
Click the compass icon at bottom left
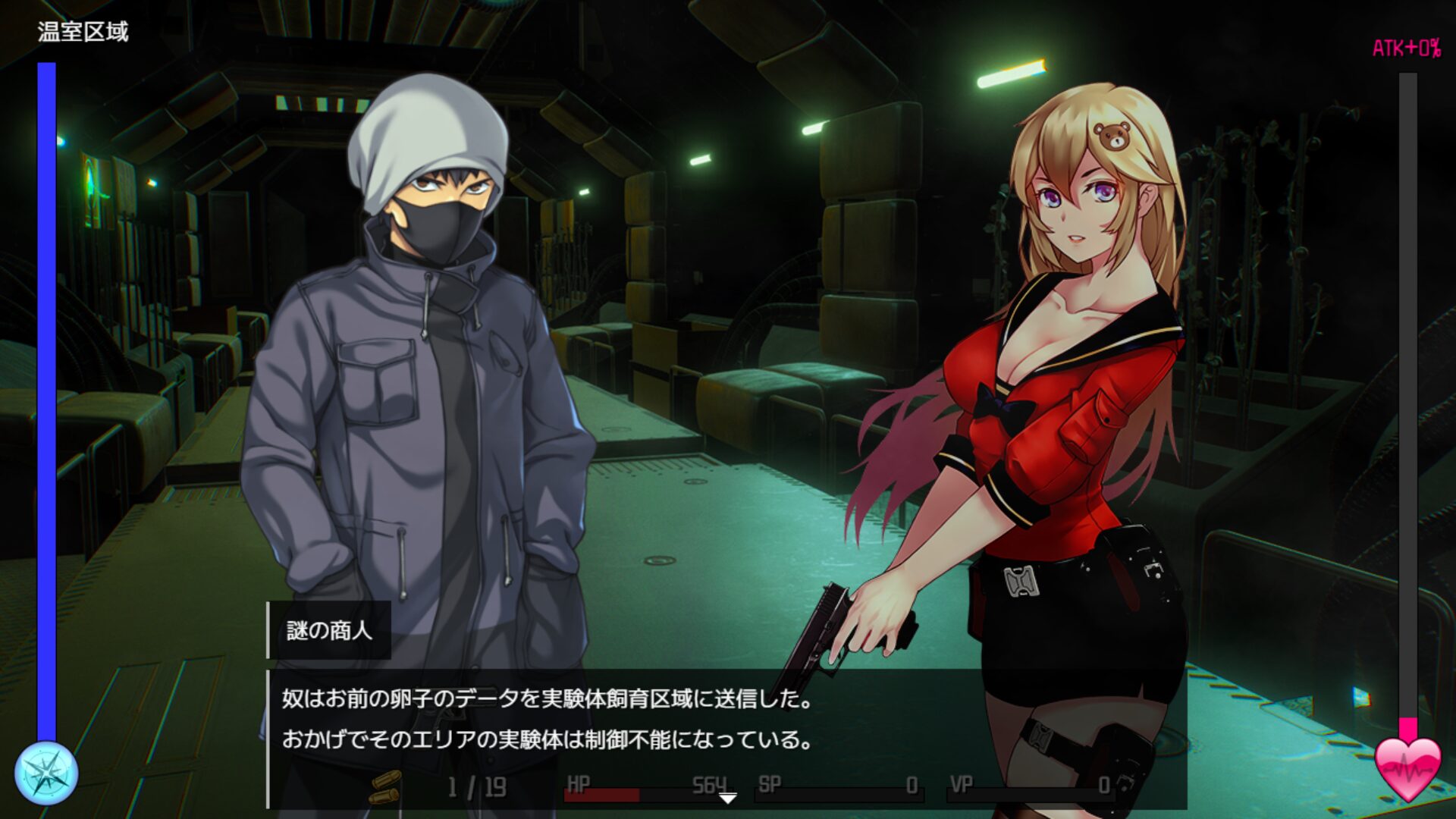pyautogui.click(x=46, y=773)
